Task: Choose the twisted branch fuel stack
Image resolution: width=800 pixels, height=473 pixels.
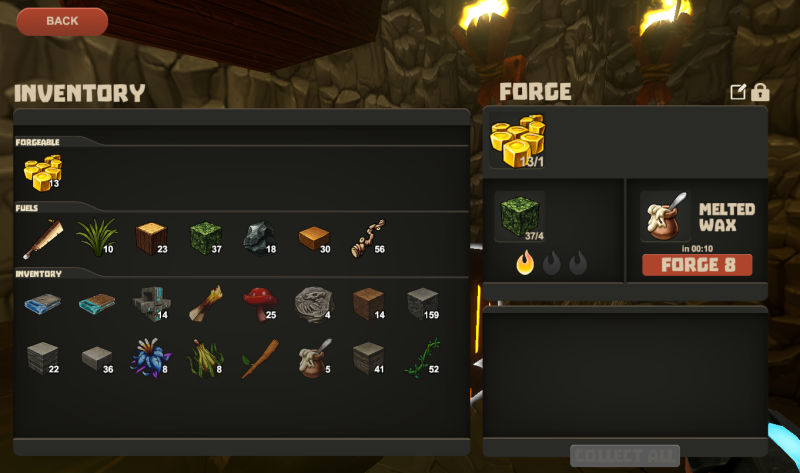Action: (x=367, y=238)
